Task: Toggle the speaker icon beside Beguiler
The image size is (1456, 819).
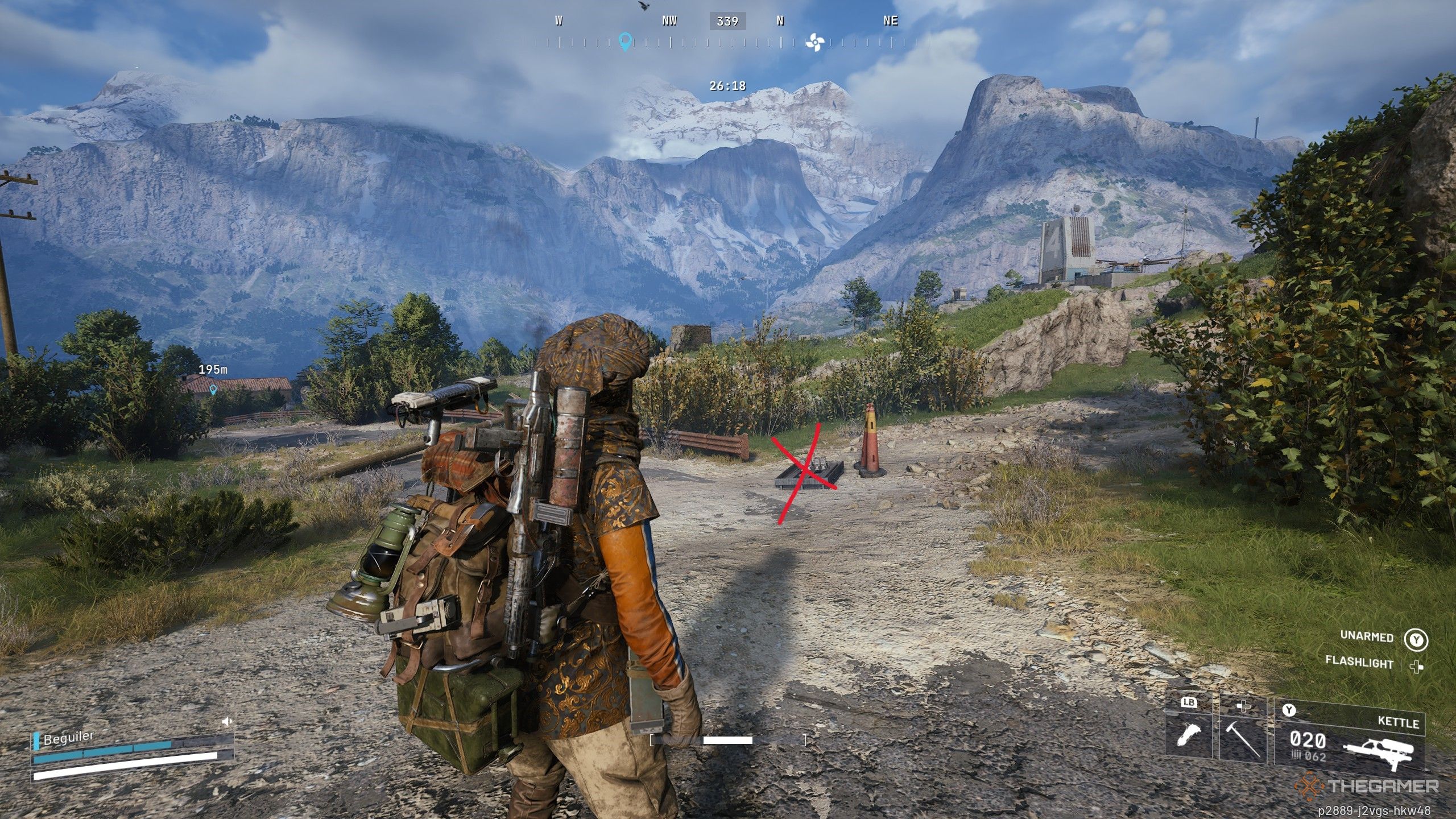Action: [x=227, y=722]
